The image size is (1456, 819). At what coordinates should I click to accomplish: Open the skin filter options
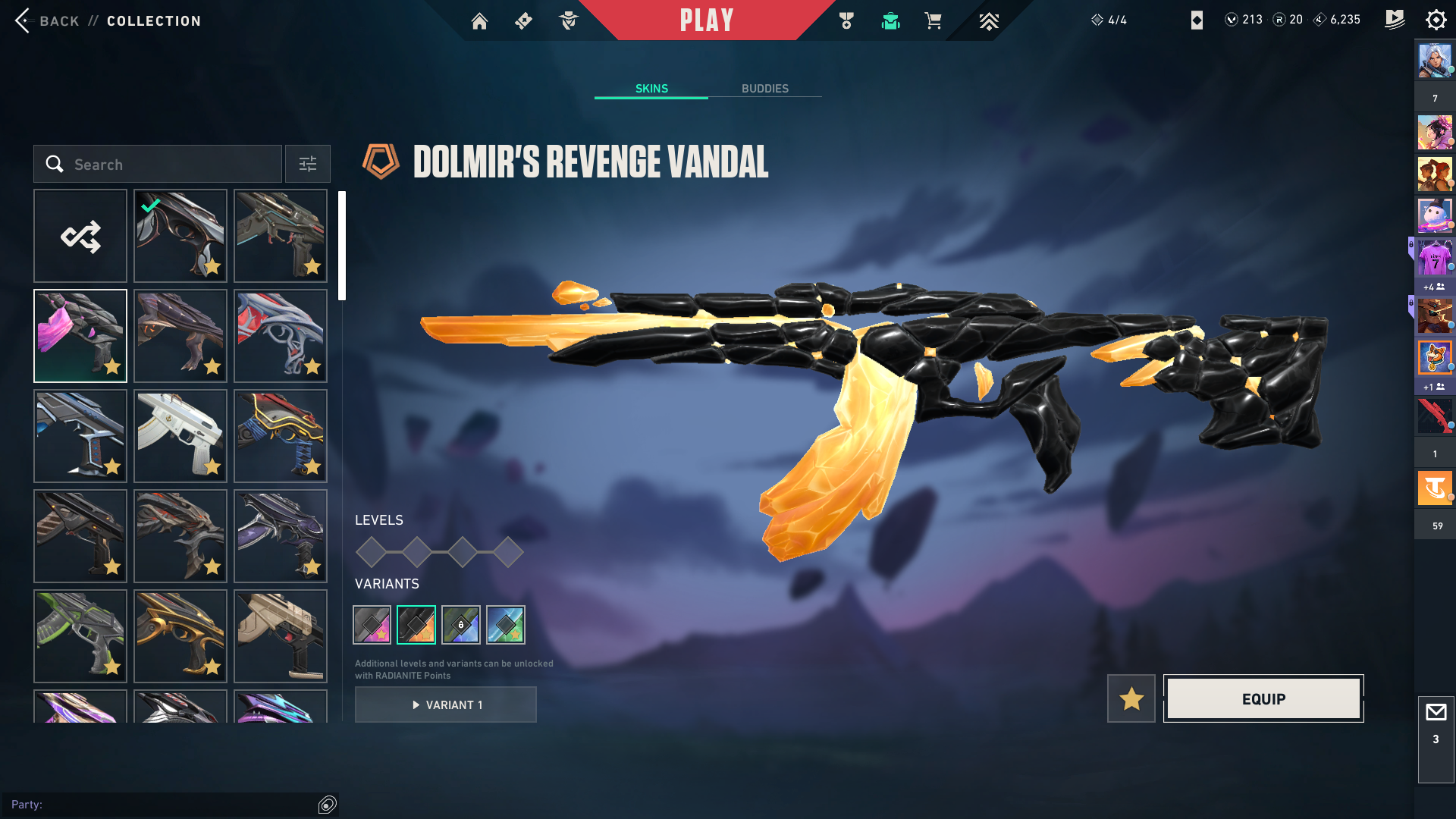click(x=308, y=165)
